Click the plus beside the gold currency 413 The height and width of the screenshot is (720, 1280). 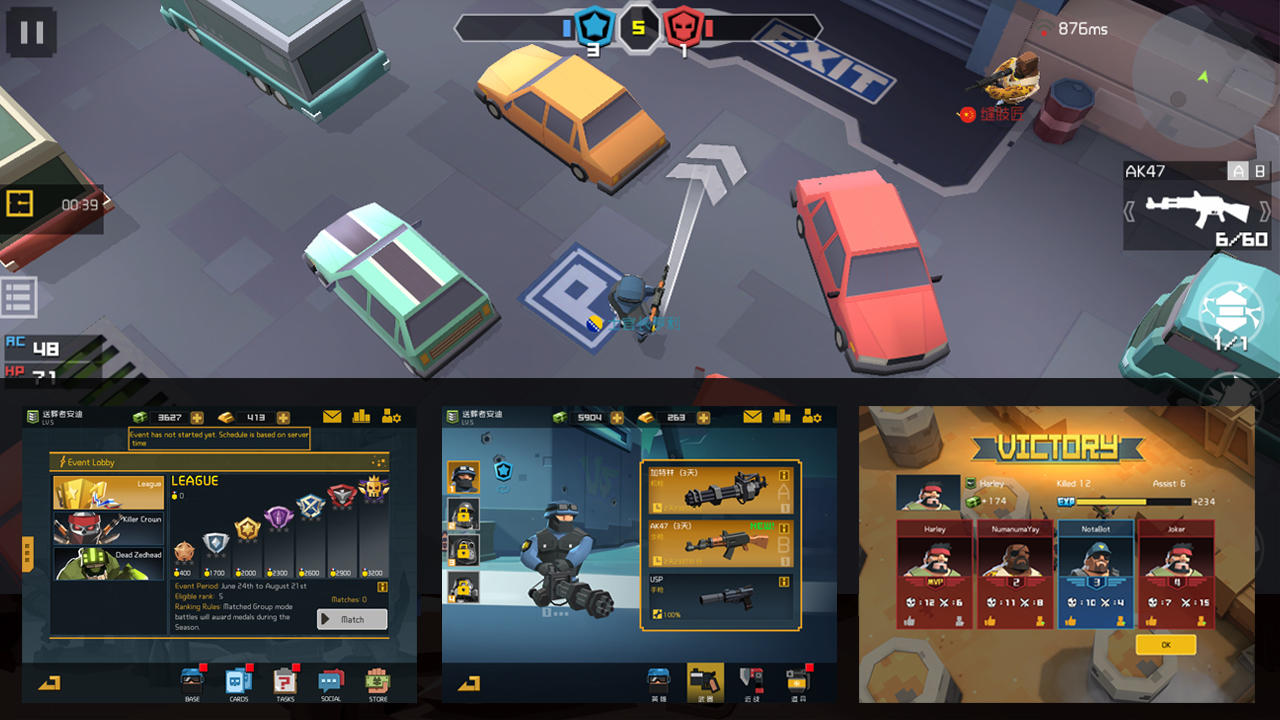click(283, 417)
